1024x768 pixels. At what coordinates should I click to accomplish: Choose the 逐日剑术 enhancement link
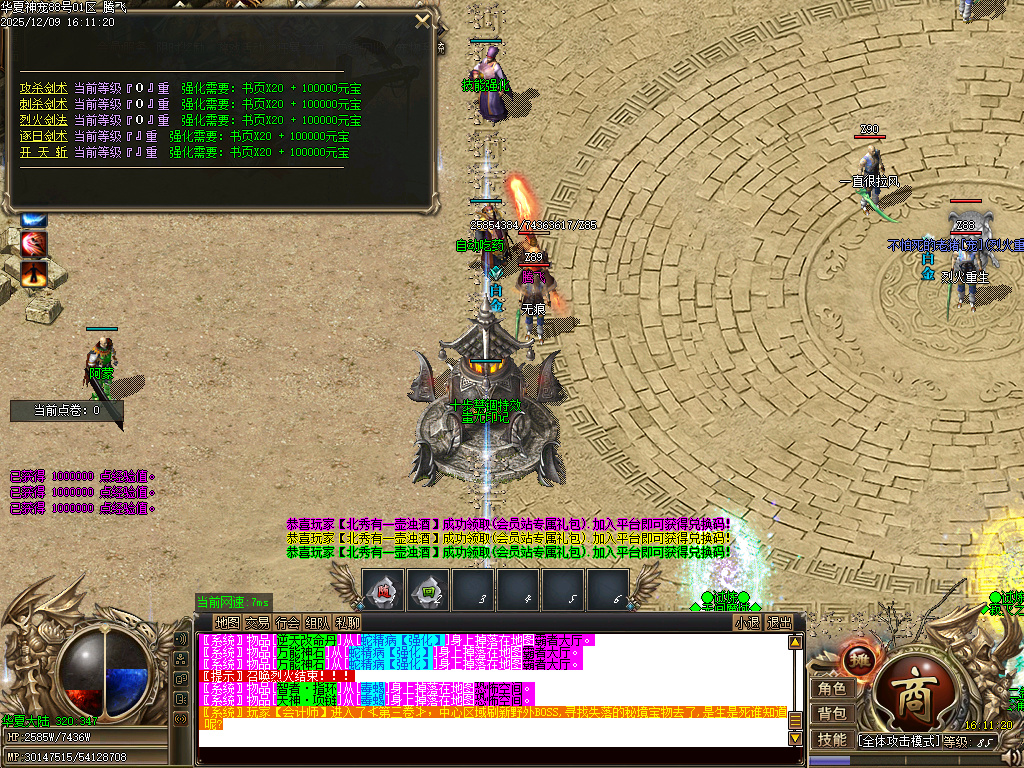click(43, 136)
